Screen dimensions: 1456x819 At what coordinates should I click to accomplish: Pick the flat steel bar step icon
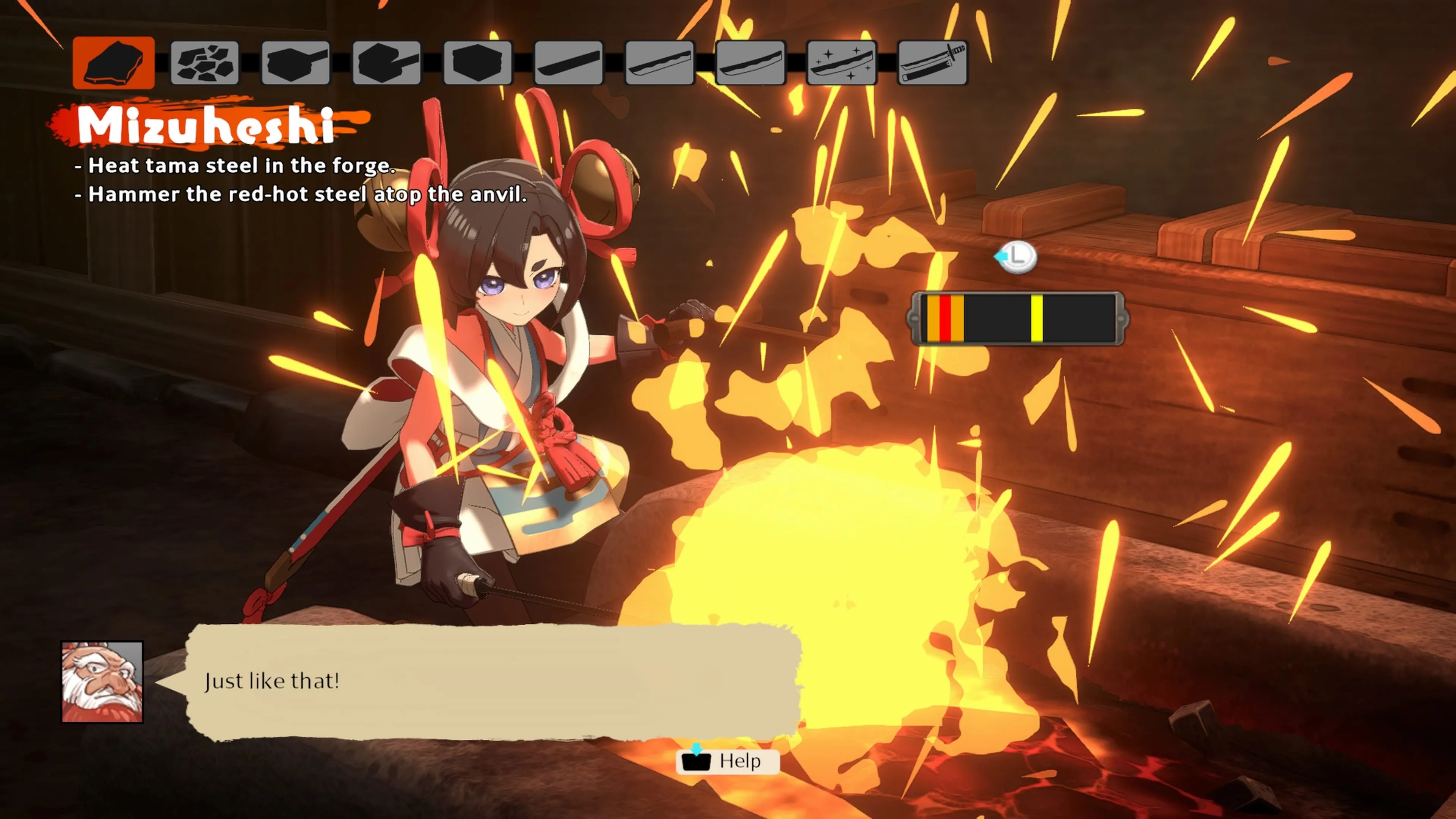tap(569, 62)
